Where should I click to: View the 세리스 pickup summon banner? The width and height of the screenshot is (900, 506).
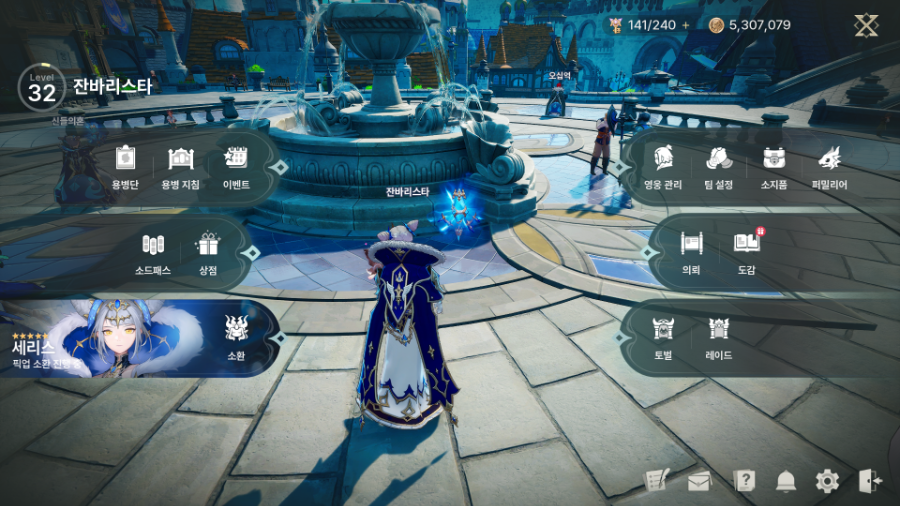click(100, 338)
